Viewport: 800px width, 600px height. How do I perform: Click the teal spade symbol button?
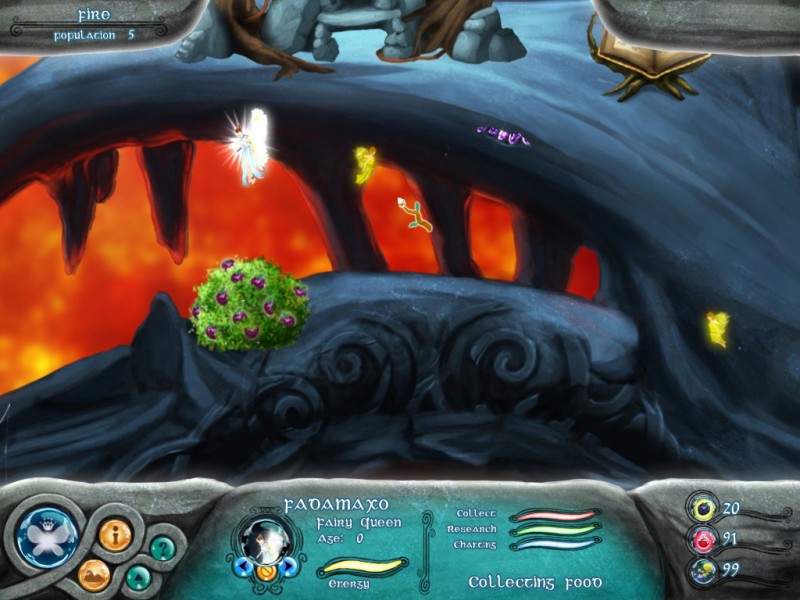tap(139, 577)
